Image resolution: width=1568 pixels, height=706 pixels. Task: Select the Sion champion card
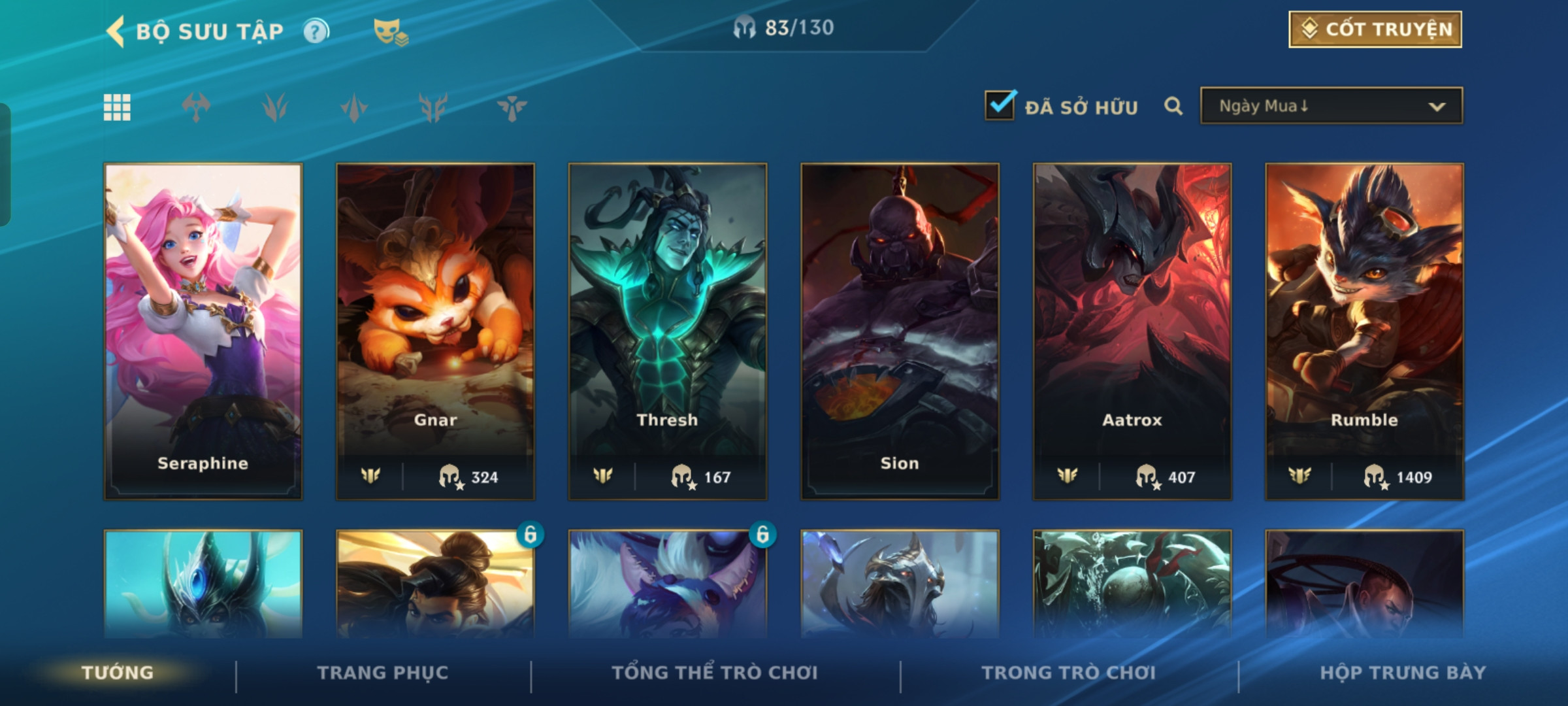pyautogui.click(x=900, y=331)
